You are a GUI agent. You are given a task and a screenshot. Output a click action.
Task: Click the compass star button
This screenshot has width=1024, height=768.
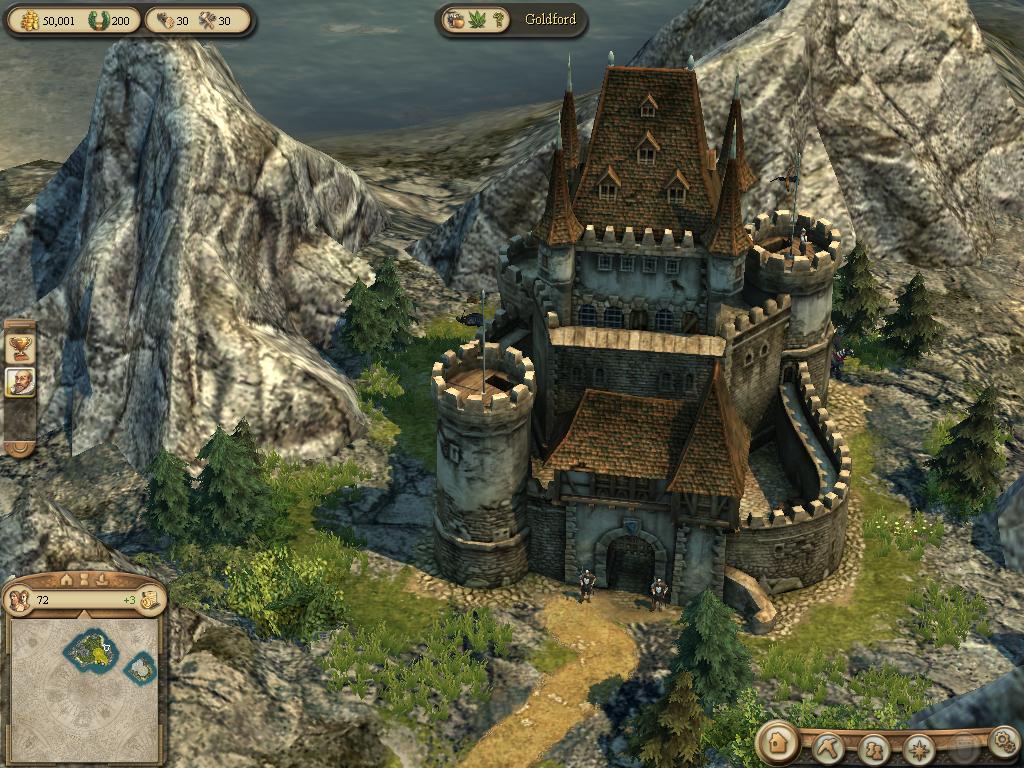(x=918, y=747)
